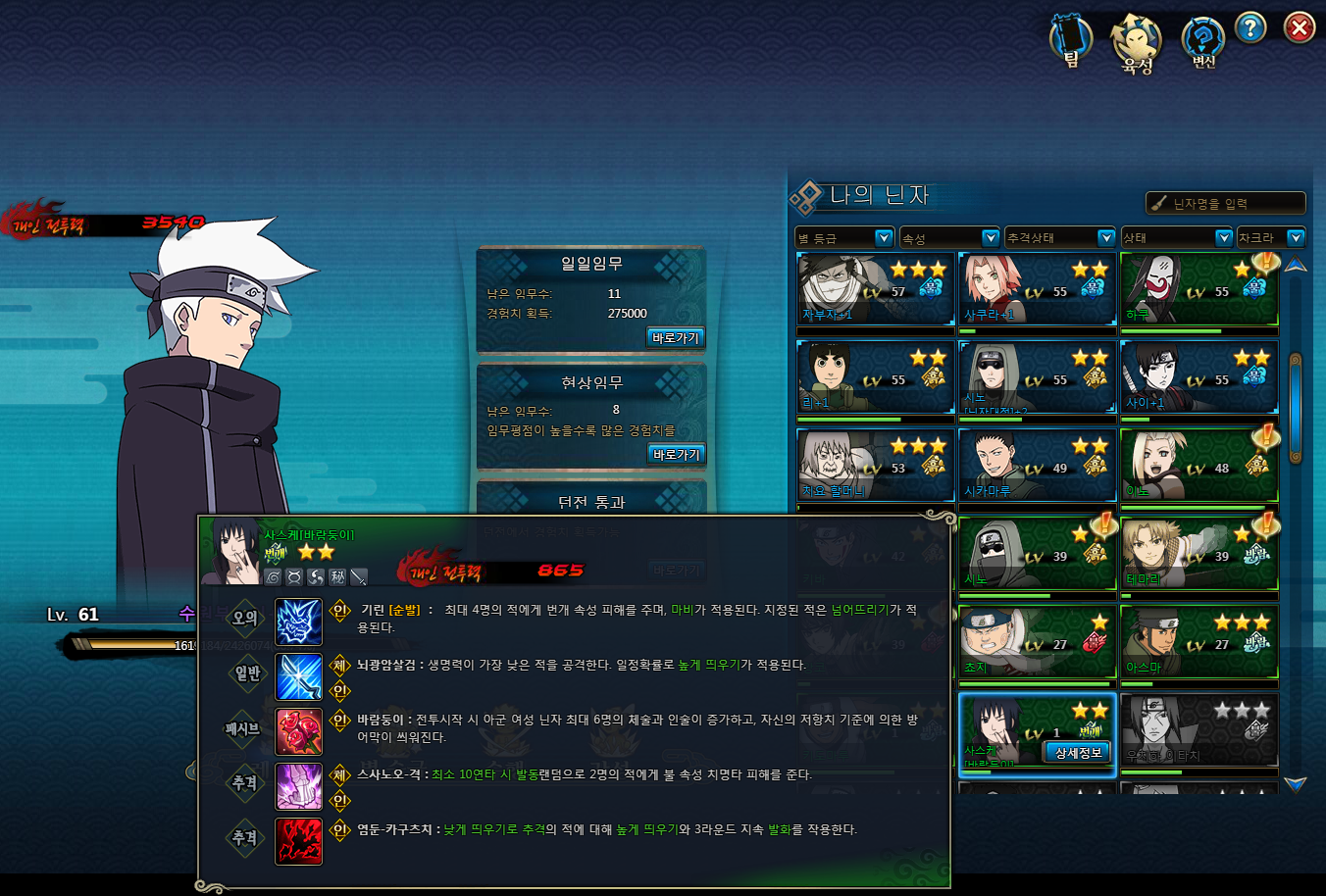1326x896 pixels.
Task: Open the 상태 status filter dropdown
Action: [1176, 238]
